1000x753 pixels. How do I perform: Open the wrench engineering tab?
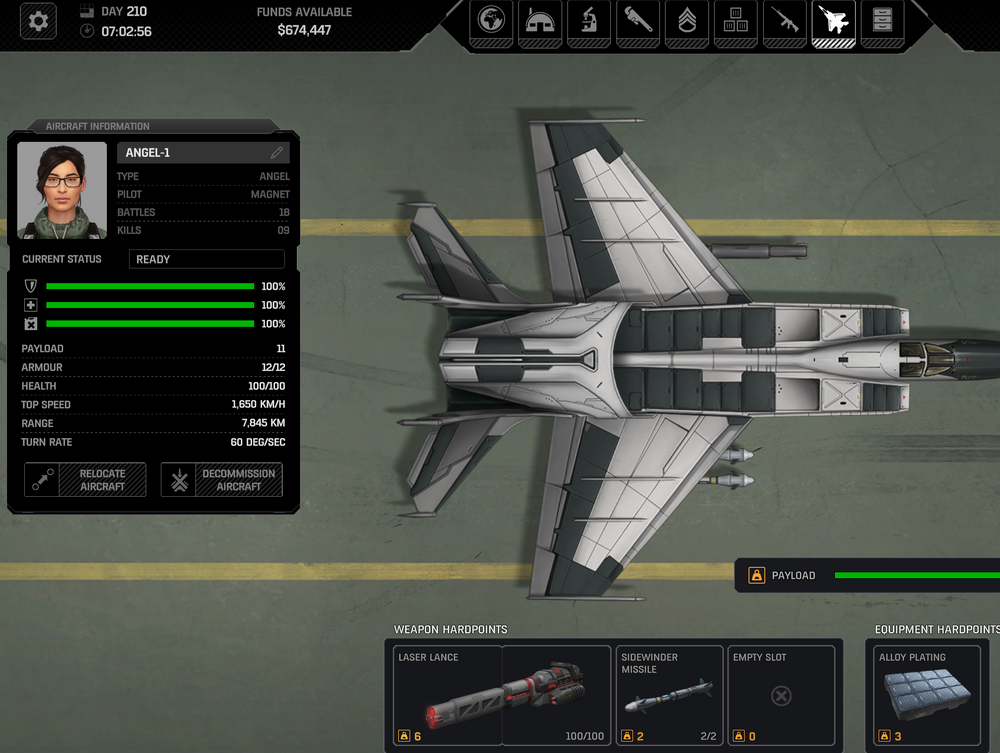(638, 21)
